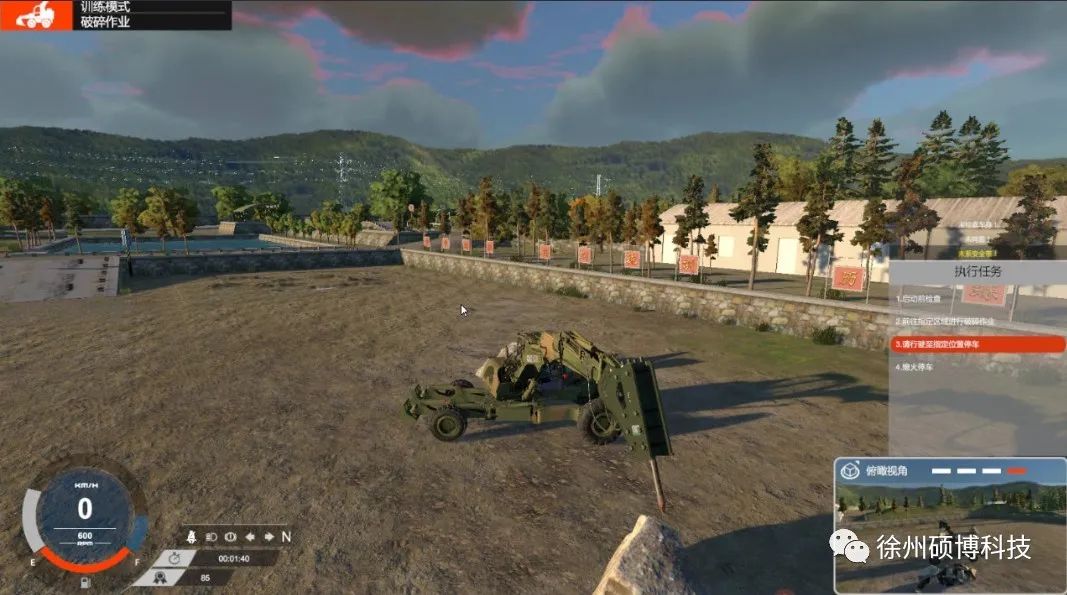This screenshot has height=595, width=1067.
Task: Select task 4 熄火停车 in the list
Action: tap(916, 367)
